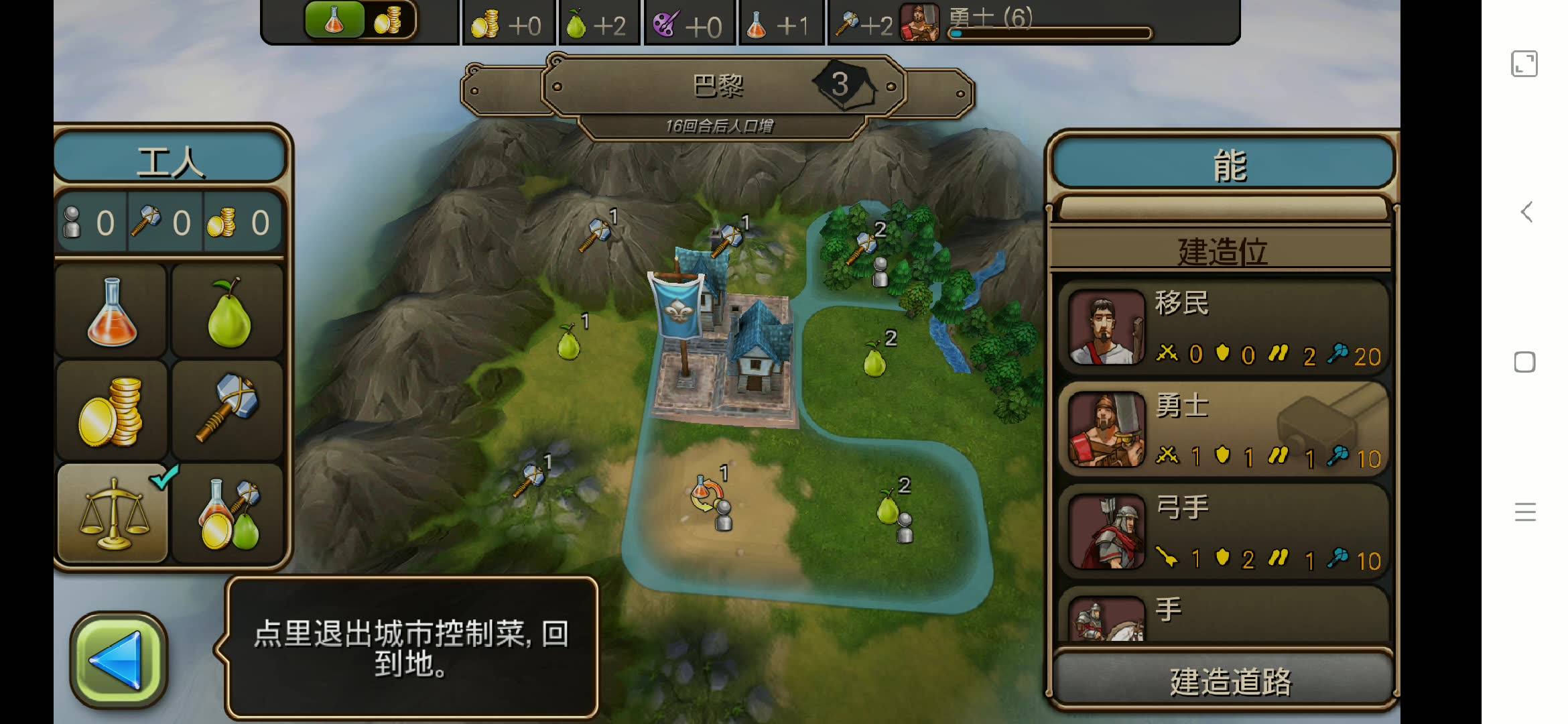Build the 移民 settler unit
This screenshot has width=1568, height=724.
coord(1222,327)
